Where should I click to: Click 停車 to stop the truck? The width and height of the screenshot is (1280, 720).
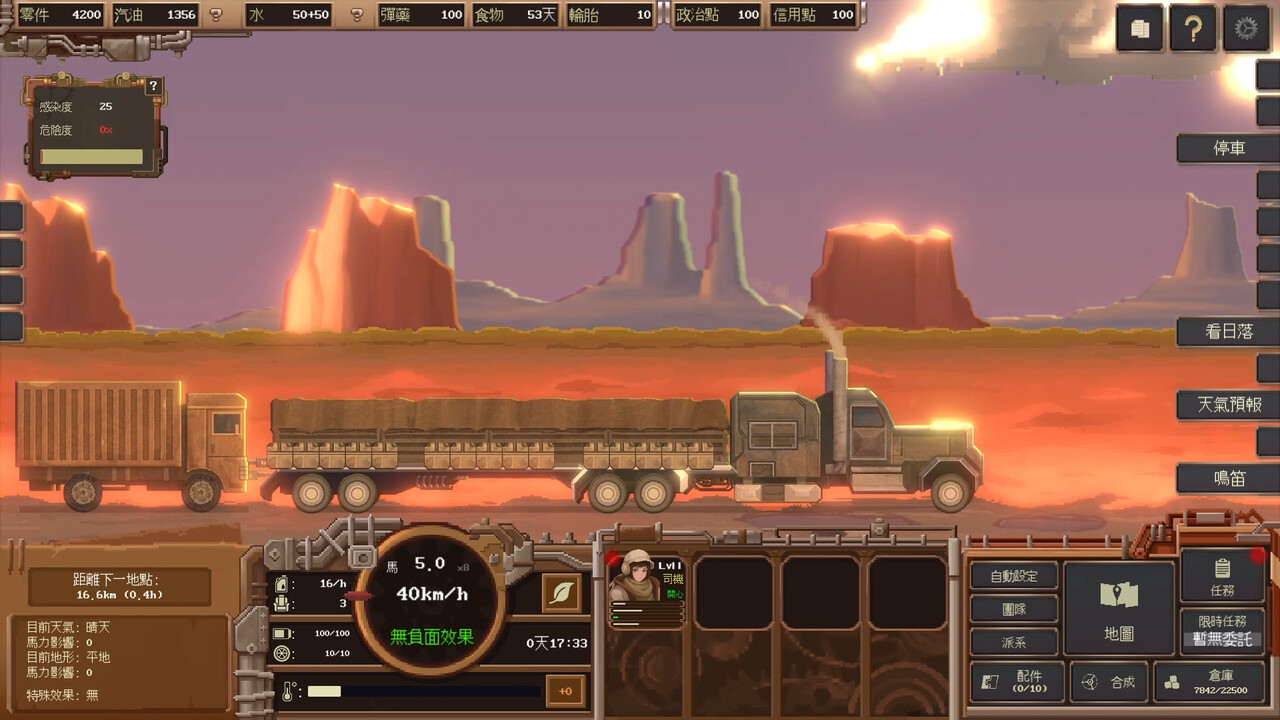click(x=1228, y=148)
